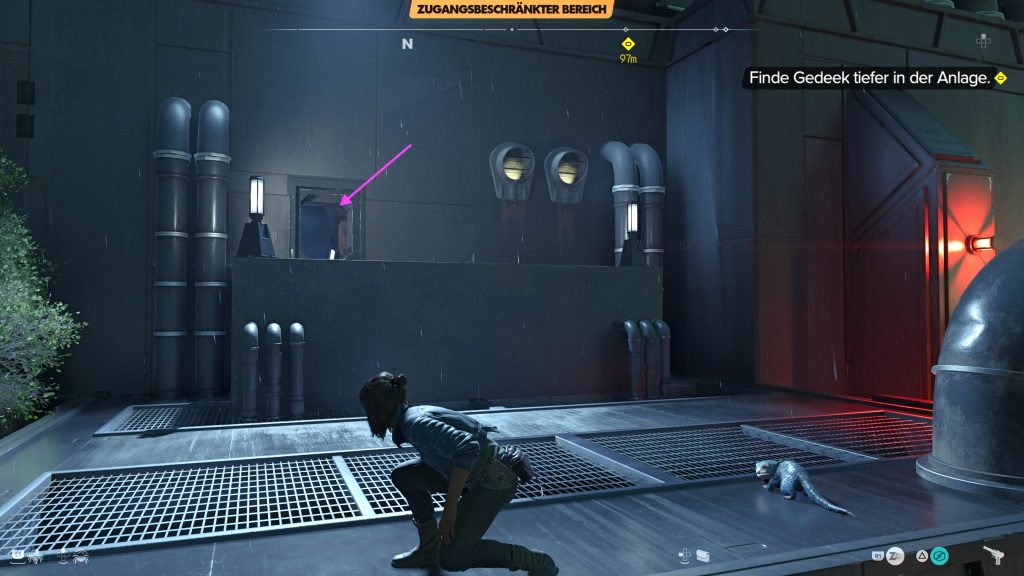Select the yellow quest marker on the compass
This screenshot has width=1024, height=576.
628,44
